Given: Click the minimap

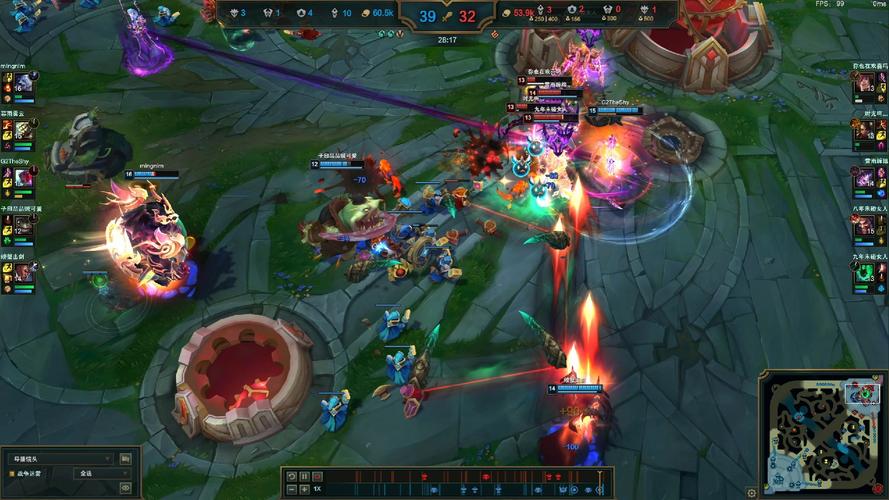Looking at the screenshot, I should [818, 431].
